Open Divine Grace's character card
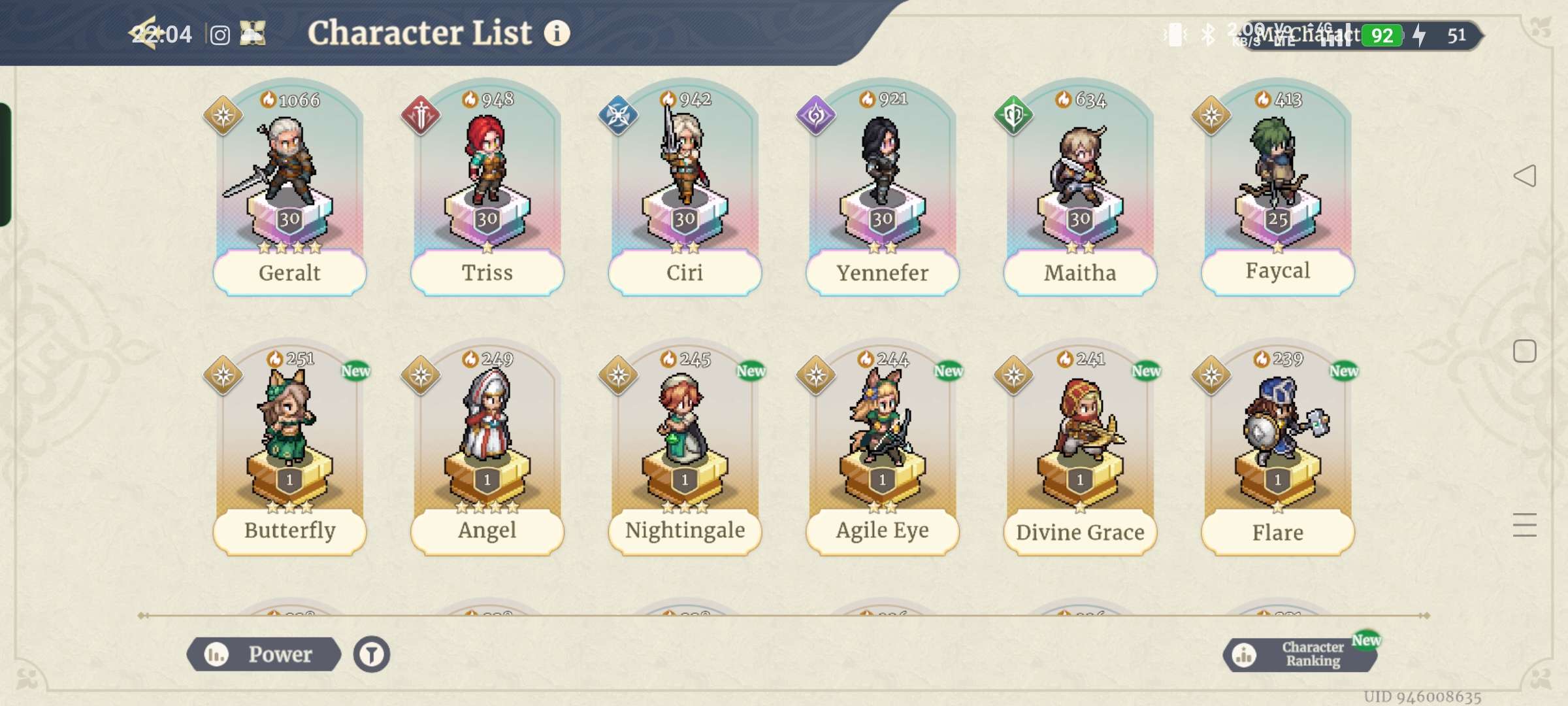Image resolution: width=1568 pixels, height=706 pixels. click(1079, 451)
